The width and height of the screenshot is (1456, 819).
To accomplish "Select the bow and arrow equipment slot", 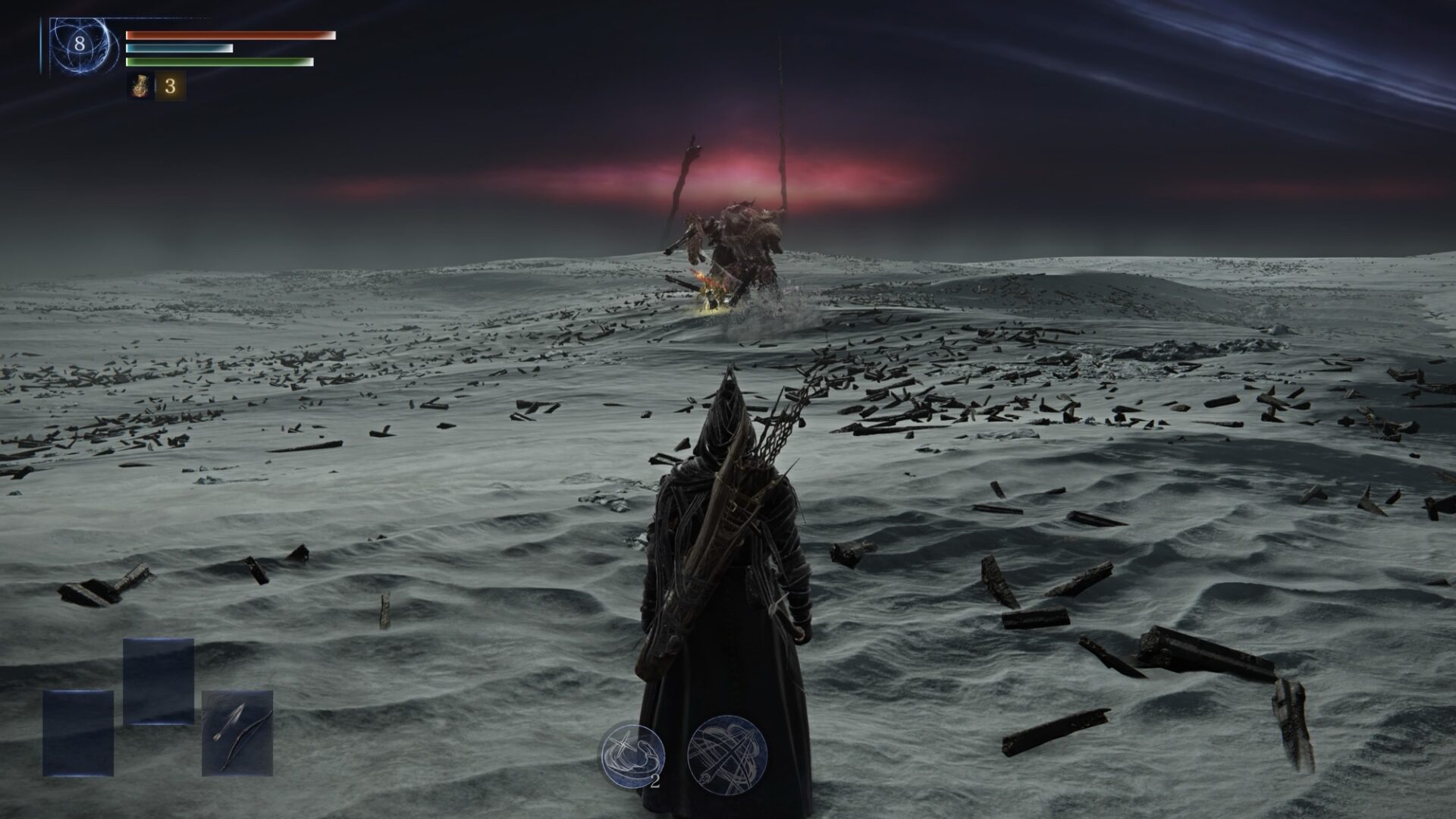I will click(237, 733).
